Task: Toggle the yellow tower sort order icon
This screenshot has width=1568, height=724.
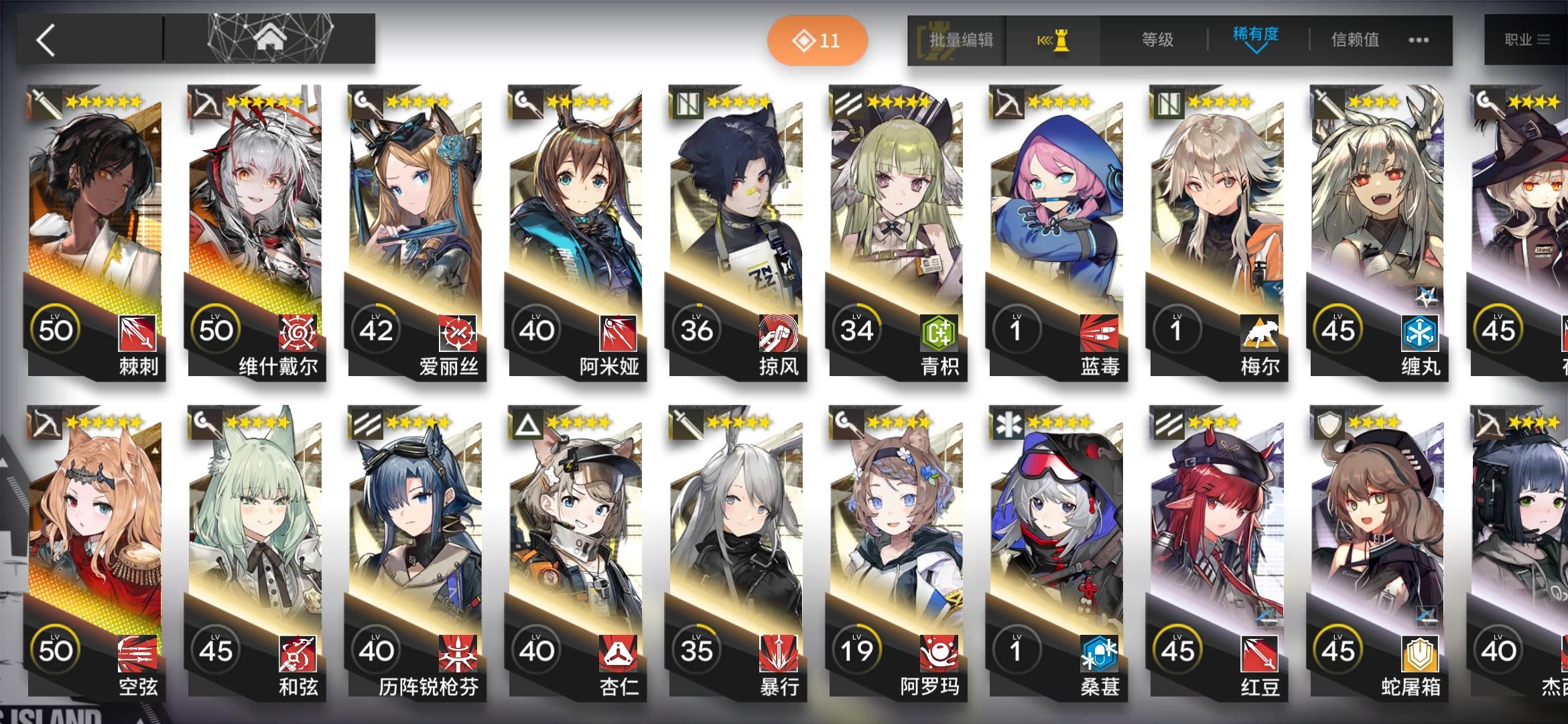Action: pyautogui.click(x=1055, y=40)
